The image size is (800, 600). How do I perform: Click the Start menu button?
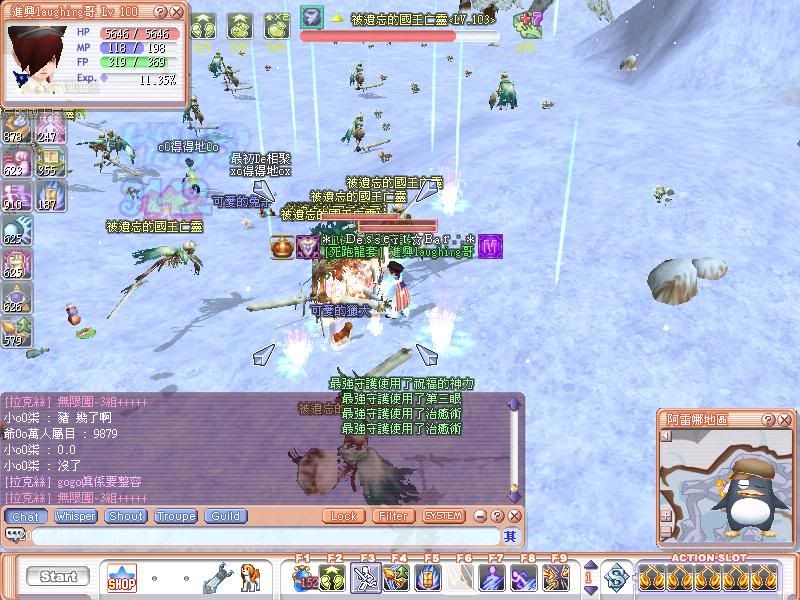point(58,577)
